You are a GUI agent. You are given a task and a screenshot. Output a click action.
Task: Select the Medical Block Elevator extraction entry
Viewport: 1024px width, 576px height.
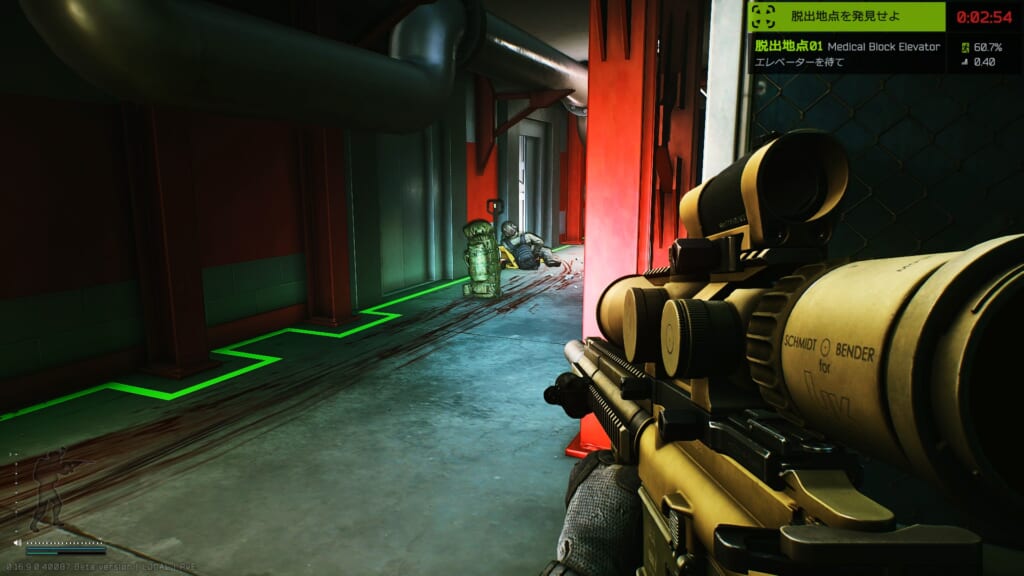pyautogui.click(x=846, y=46)
